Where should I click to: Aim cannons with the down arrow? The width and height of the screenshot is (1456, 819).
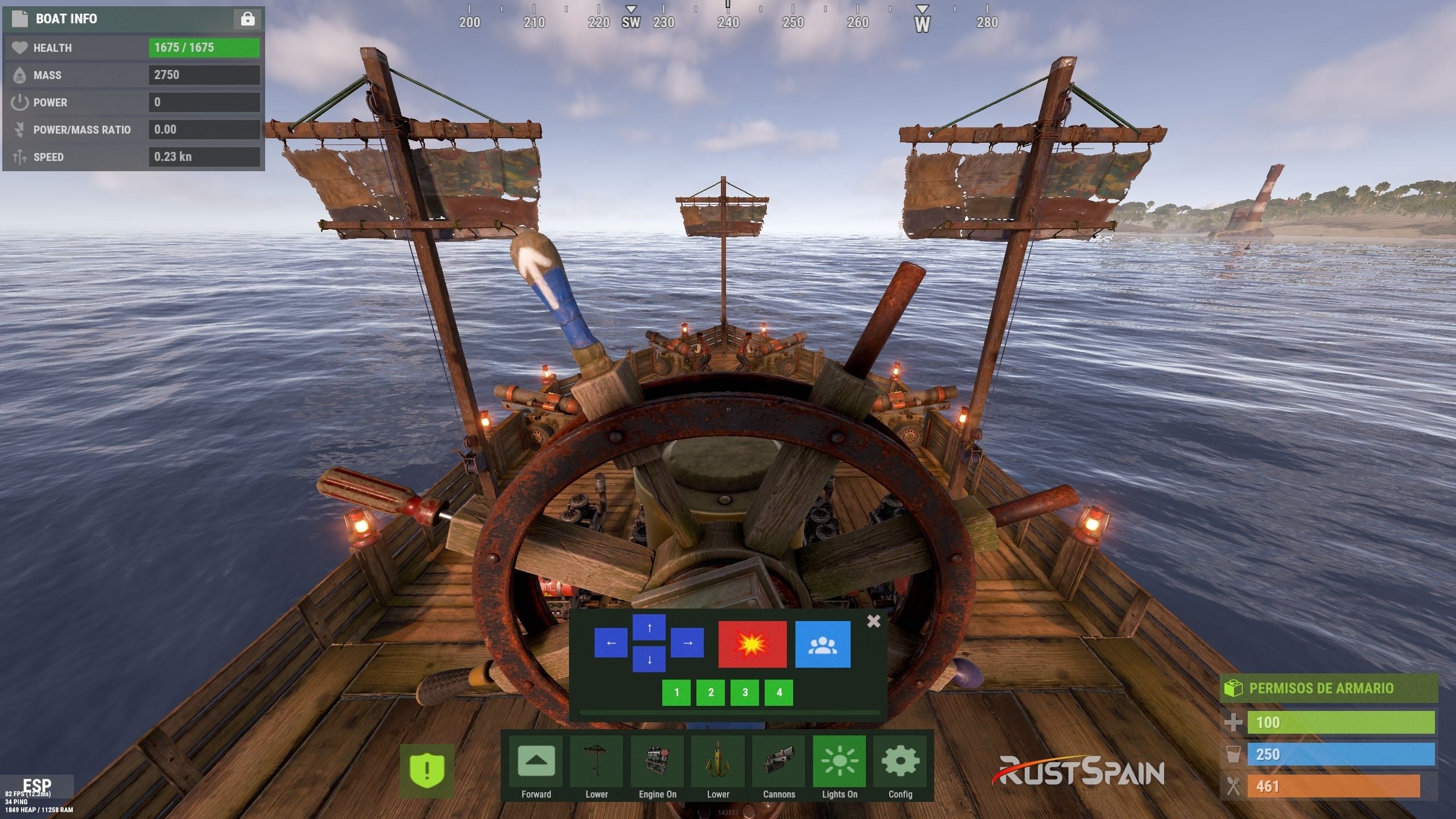[x=649, y=660]
